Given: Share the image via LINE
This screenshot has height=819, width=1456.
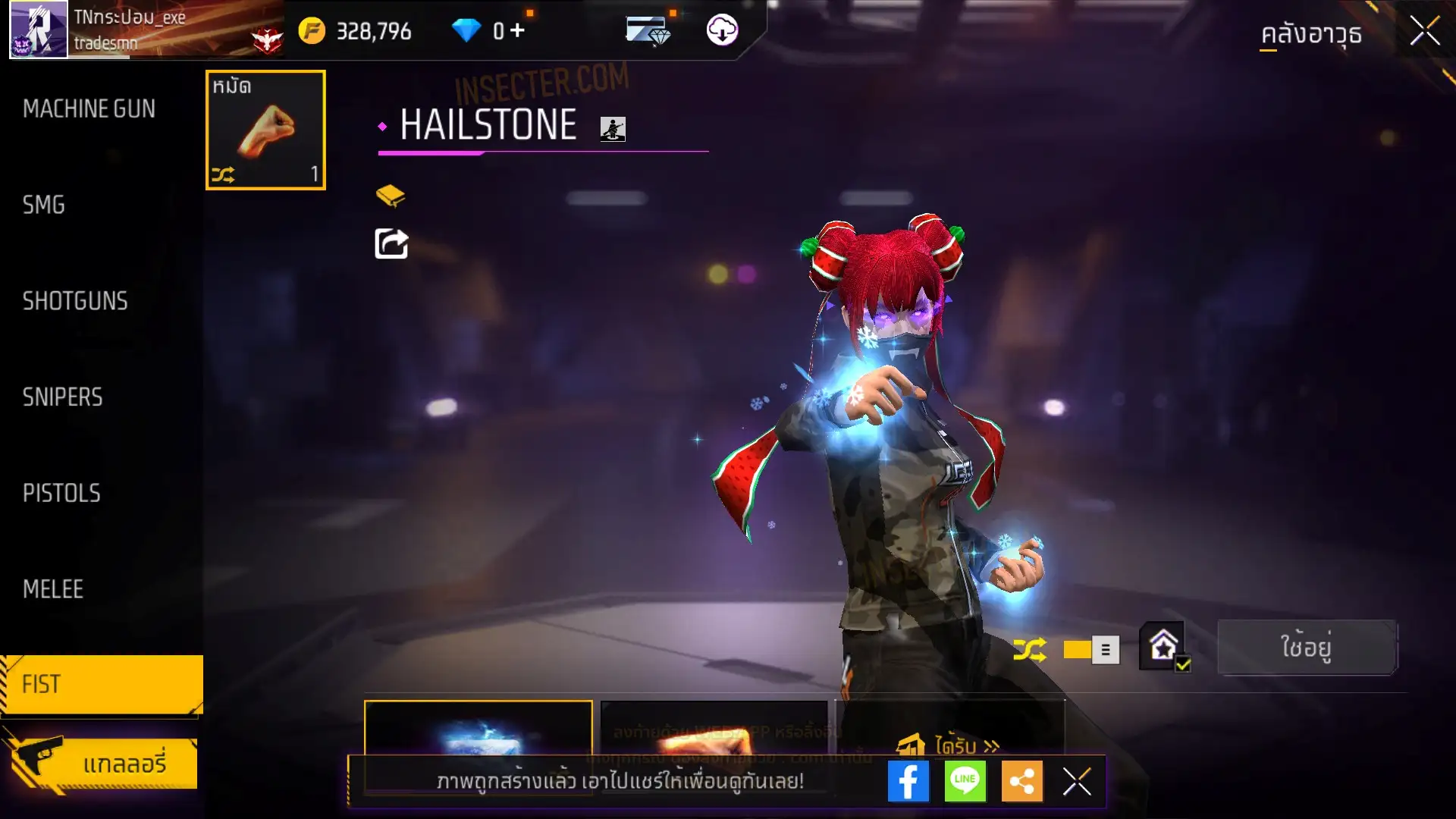Looking at the screenshot, I should point(965,781).
